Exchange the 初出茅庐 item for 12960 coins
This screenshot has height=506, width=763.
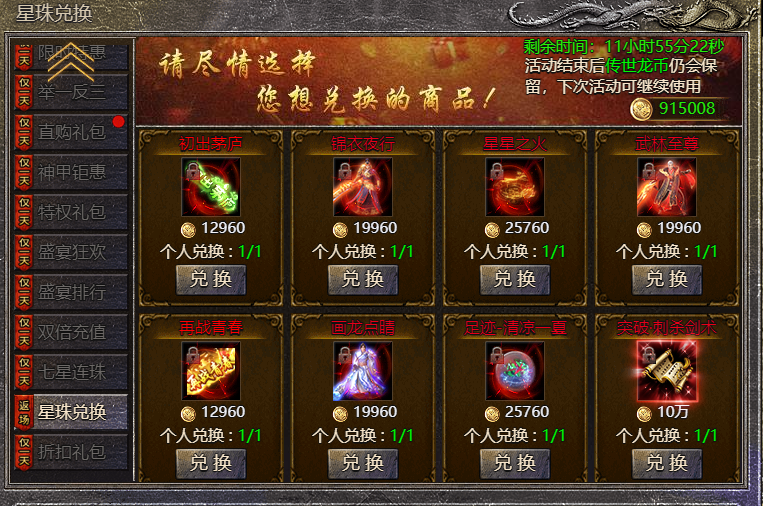pyautogui.click(x=211, y=279)
